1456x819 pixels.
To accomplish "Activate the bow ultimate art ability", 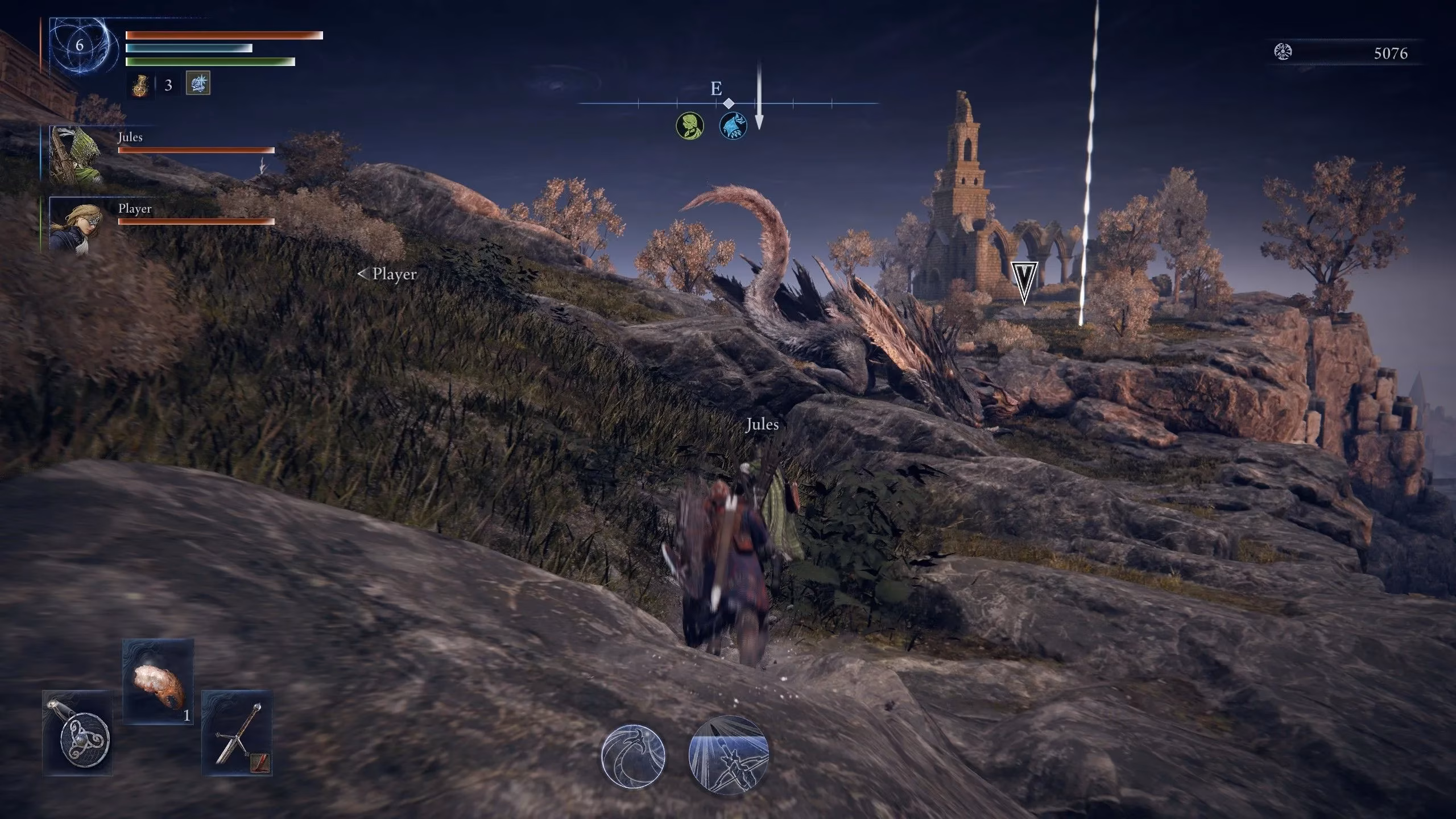I will 729,755.
